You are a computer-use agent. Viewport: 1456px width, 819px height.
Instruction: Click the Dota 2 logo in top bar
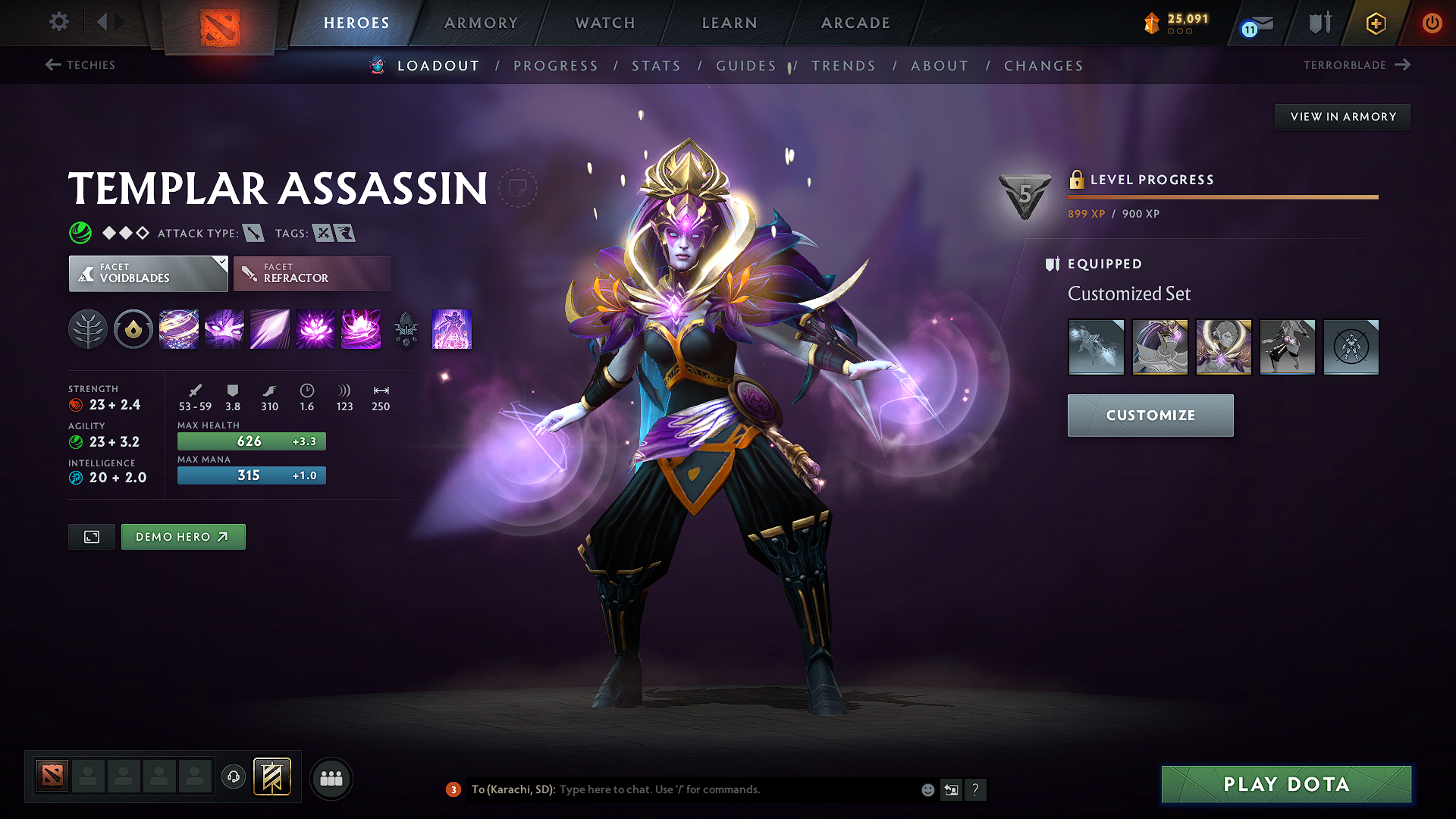tap(221, 23)
